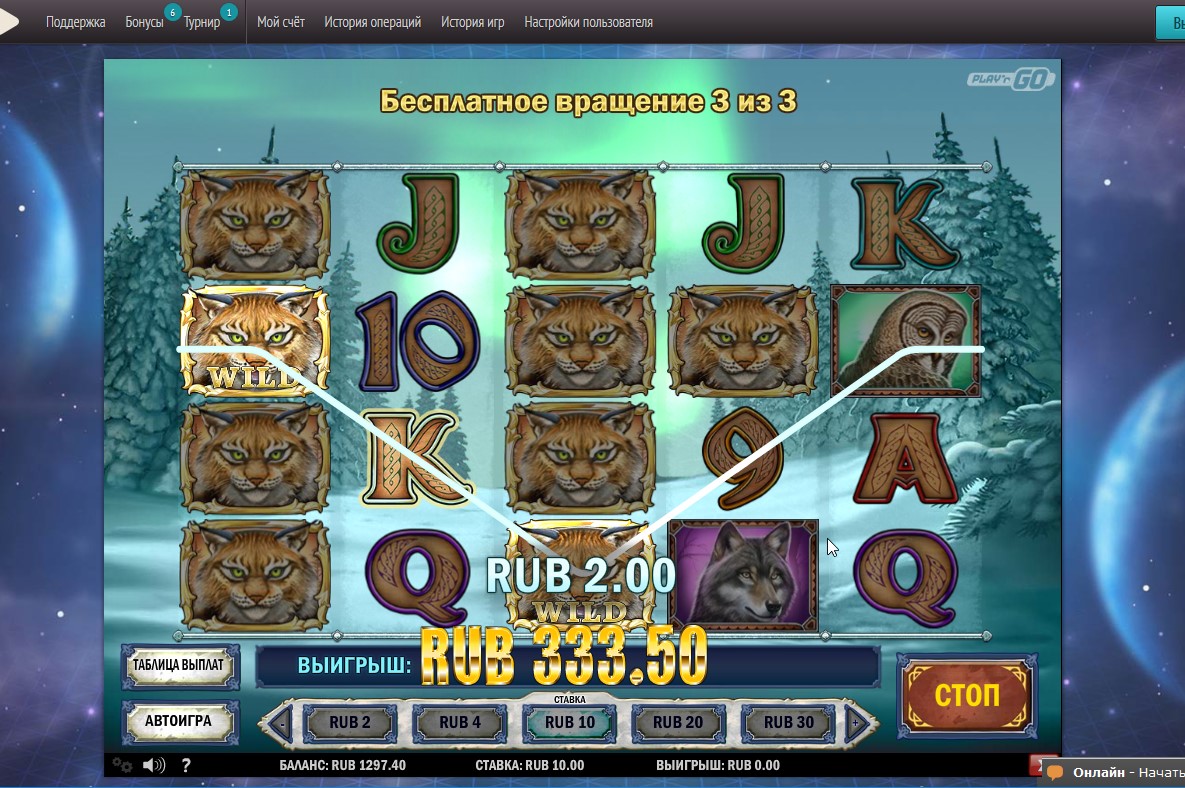The width and height of the screenshot is (1185, 788).
Task: Stop the spin with the СТОП button
Action: [967, 696]
